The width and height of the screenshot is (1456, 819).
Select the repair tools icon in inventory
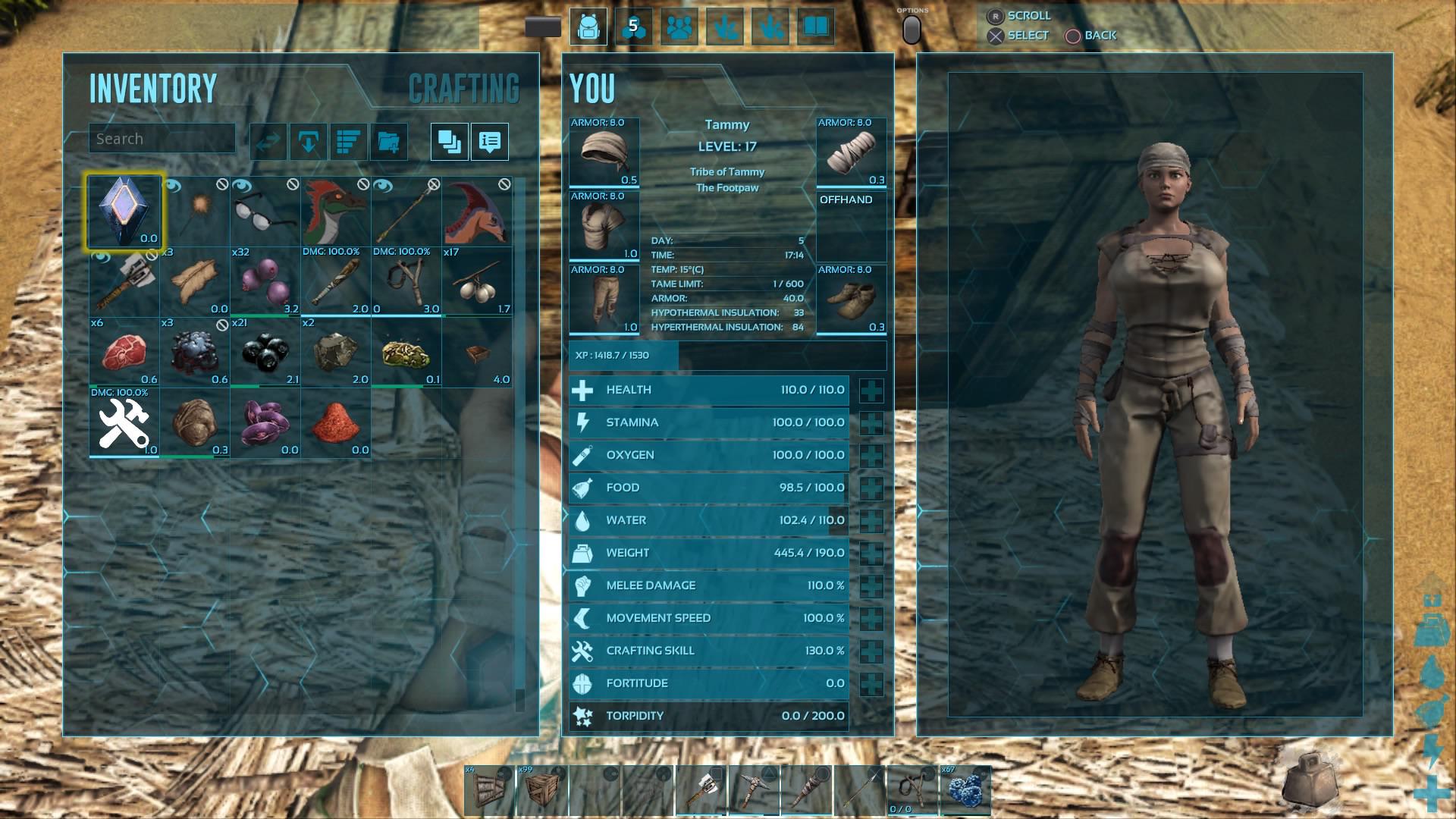pyautogui.click(x=124, y=422)
